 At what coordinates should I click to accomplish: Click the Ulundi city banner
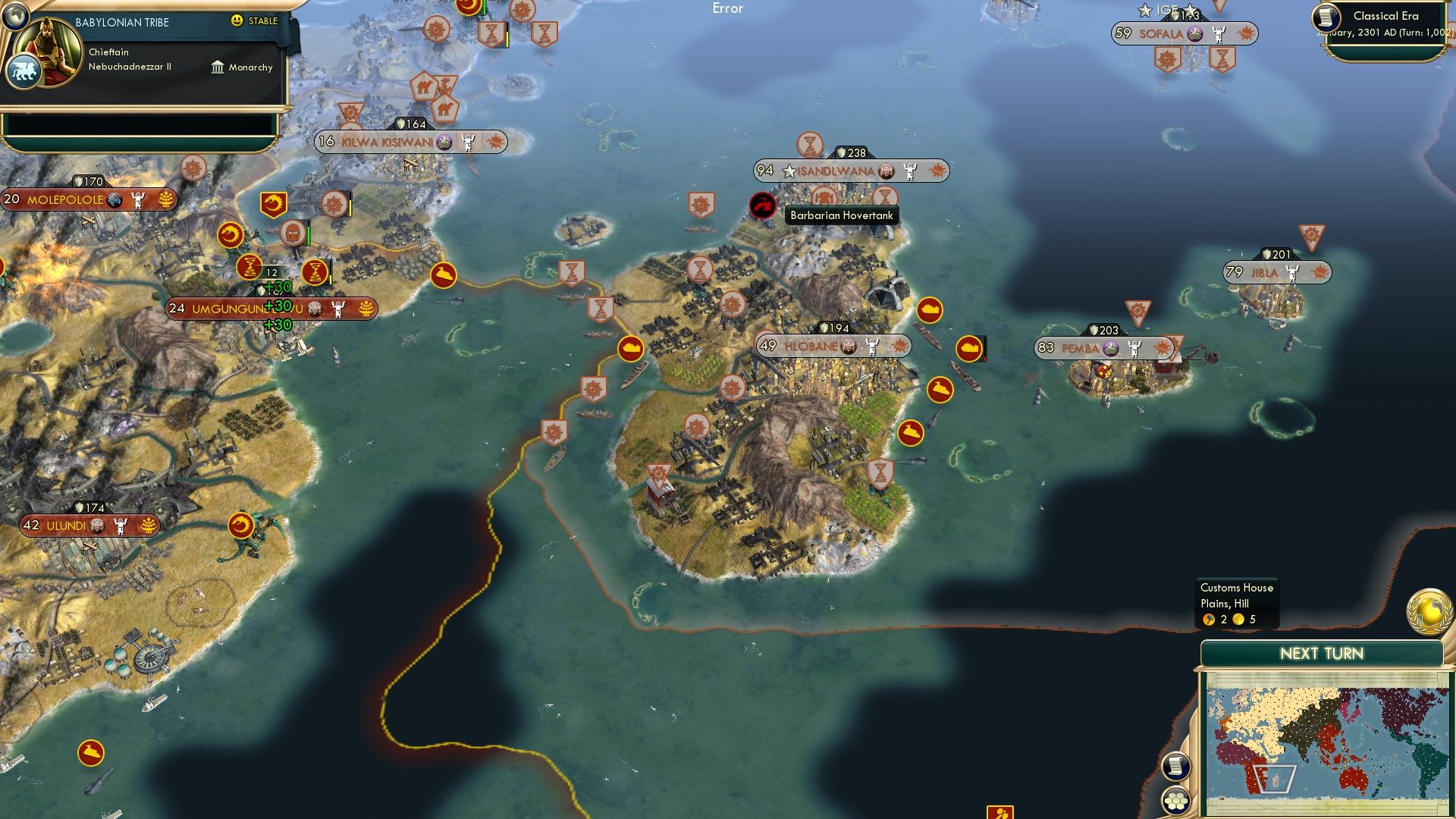[x=89, y=524]
